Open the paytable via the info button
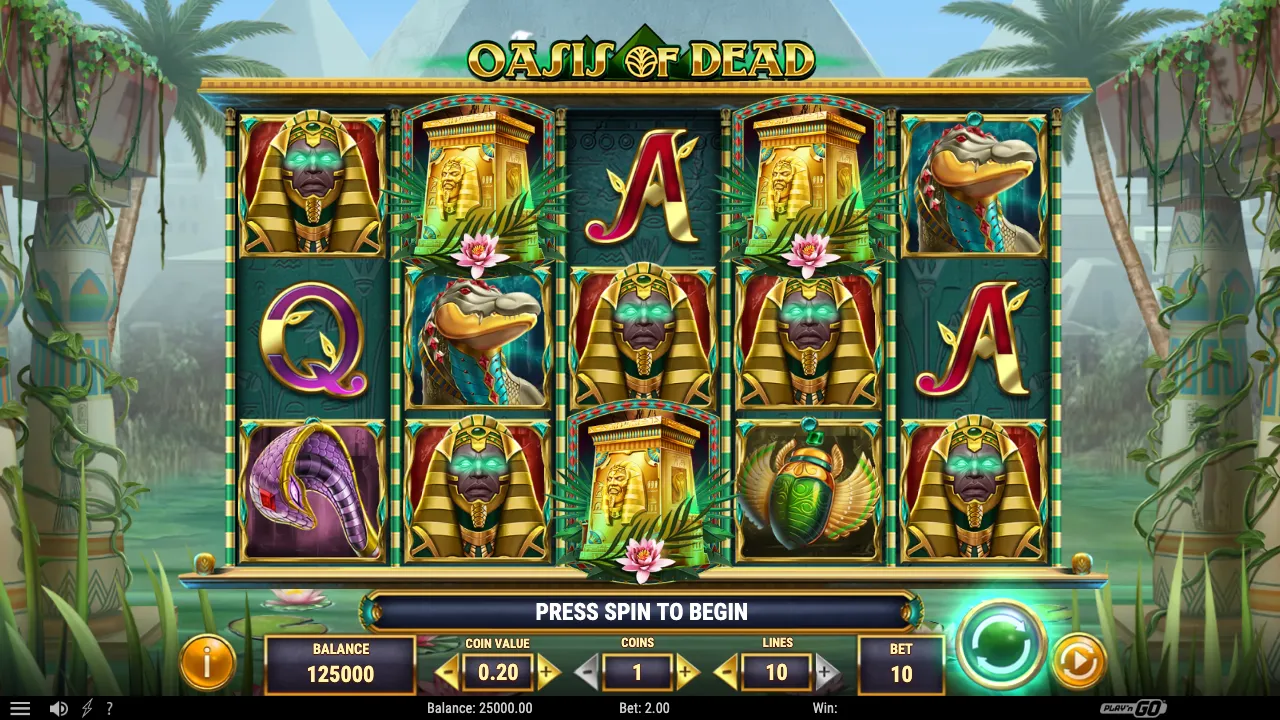Viewport: 1280px width, 720px height. (208, 662)
